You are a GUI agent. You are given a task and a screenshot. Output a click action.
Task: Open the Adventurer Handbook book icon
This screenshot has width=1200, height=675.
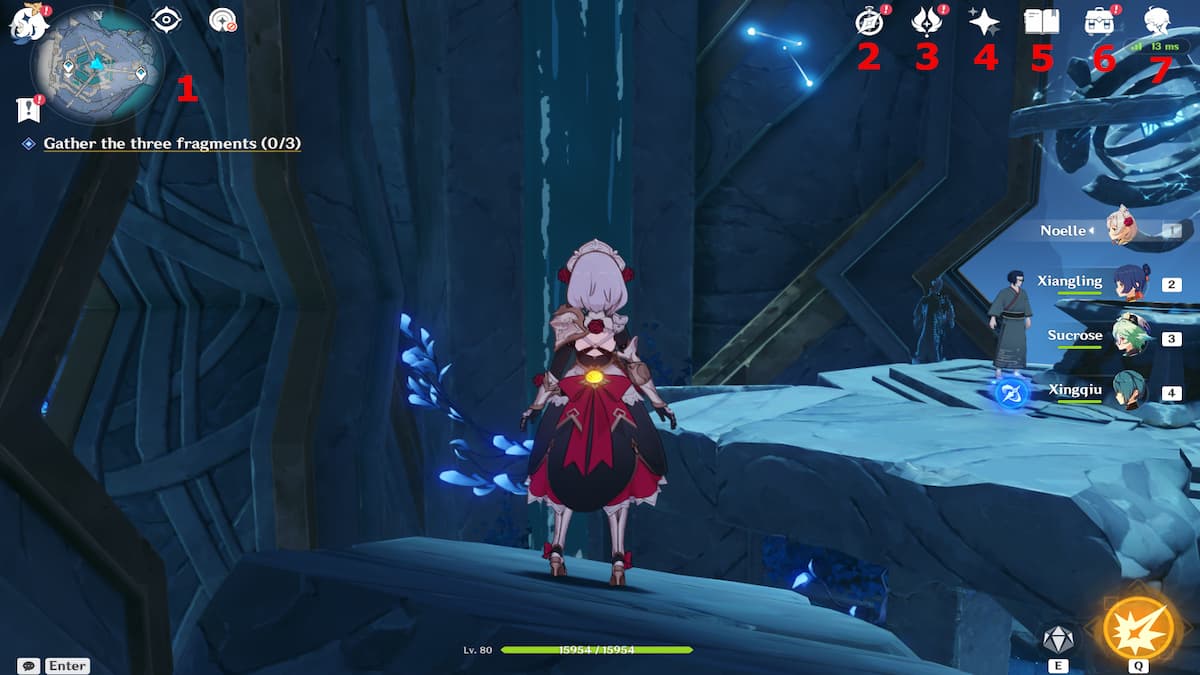point(1042,21)
